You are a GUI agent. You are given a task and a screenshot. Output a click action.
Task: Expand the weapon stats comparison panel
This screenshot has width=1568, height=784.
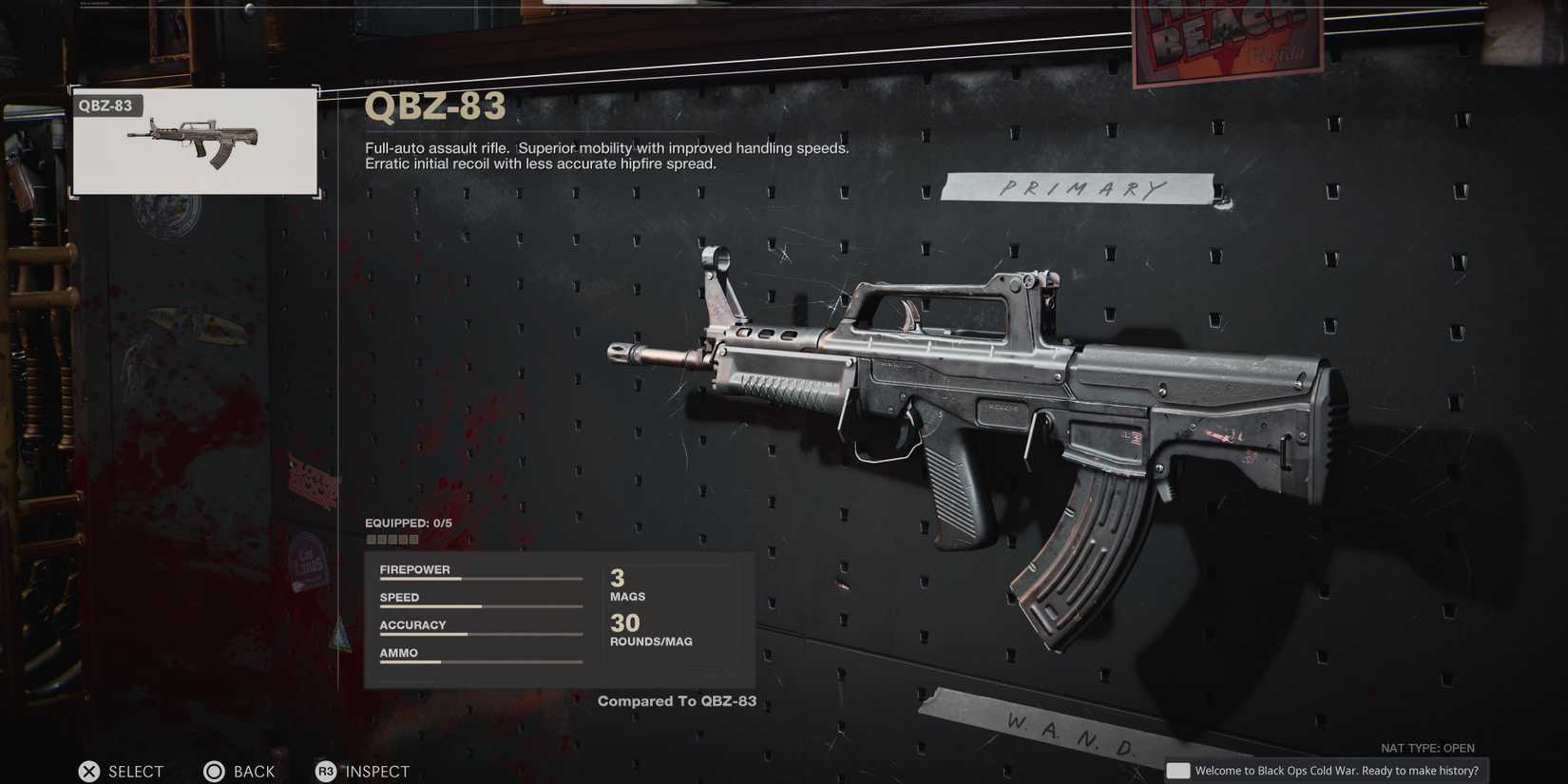[x=559, y=618]
